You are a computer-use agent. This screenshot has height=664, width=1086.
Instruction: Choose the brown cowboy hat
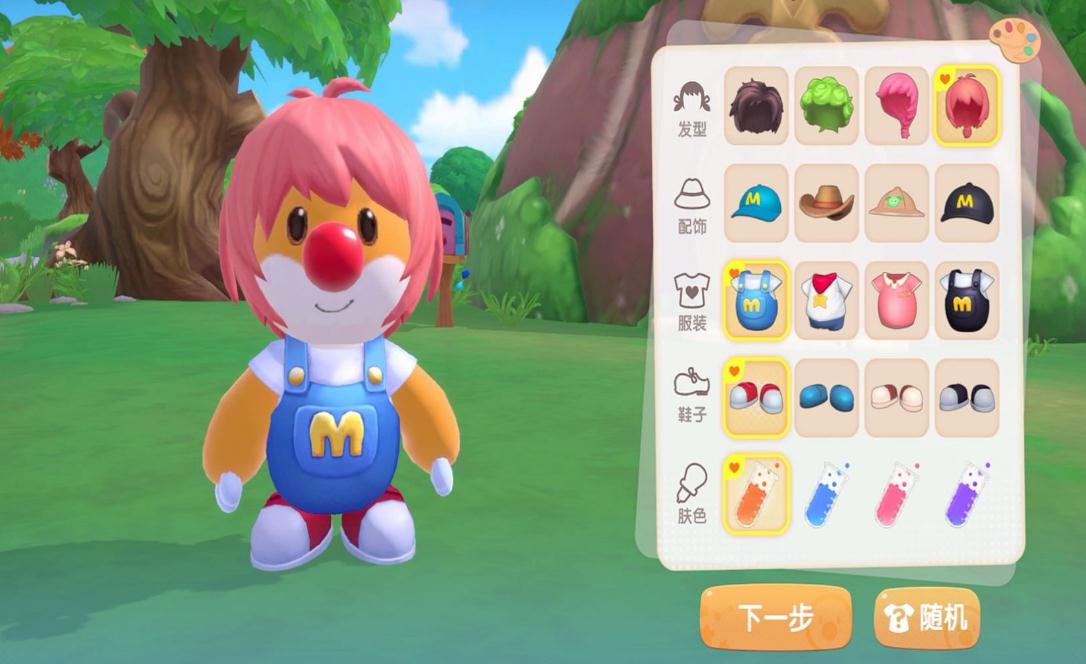(x=826, y=203)
